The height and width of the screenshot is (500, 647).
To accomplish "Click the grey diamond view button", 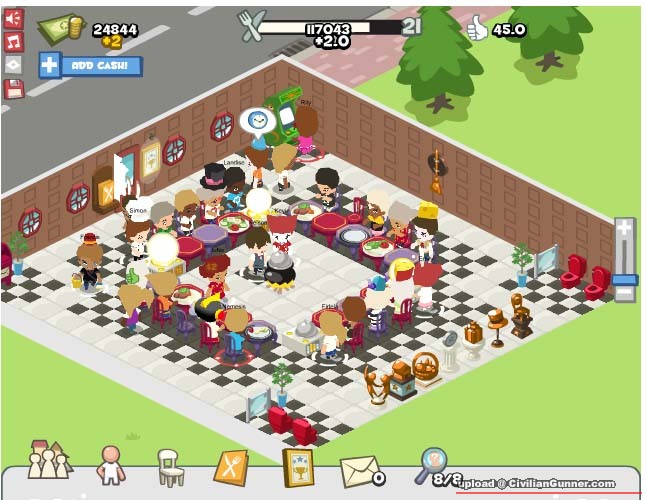I will point(13,65).
